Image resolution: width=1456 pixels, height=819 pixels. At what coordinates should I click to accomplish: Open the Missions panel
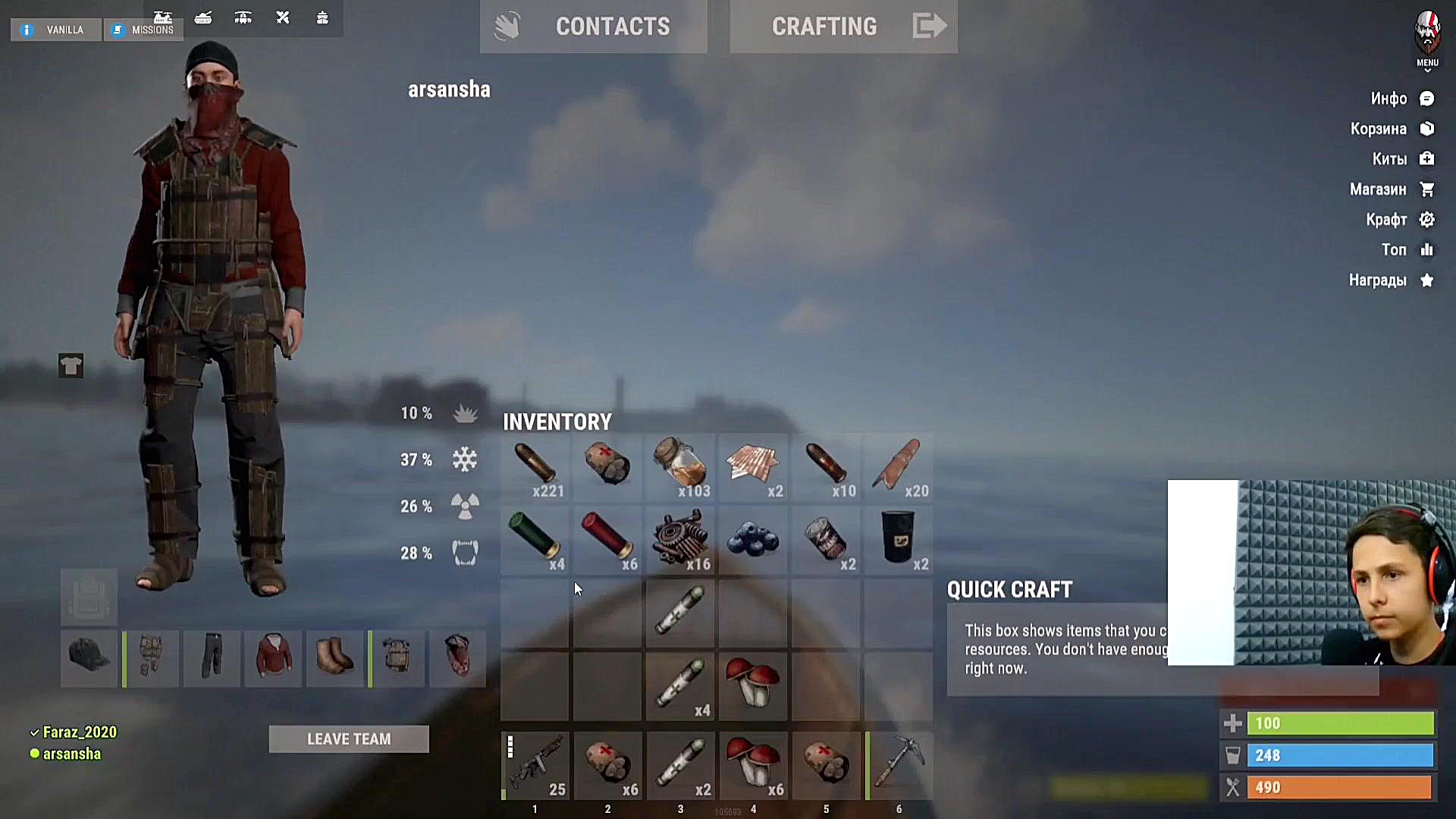point(143,30)
